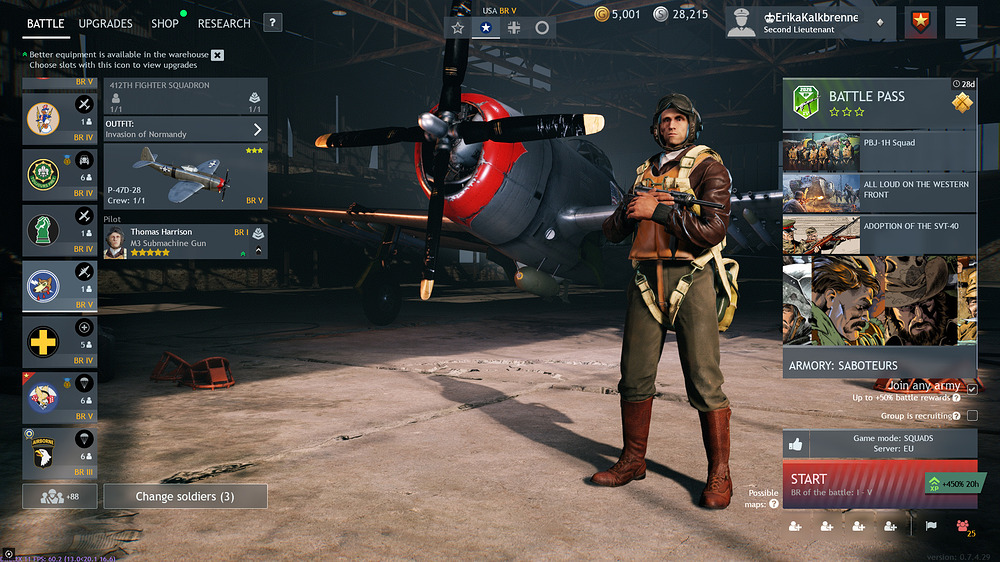
Task: Open the reserve squads +88 button
Action: [x=60, y=496]
